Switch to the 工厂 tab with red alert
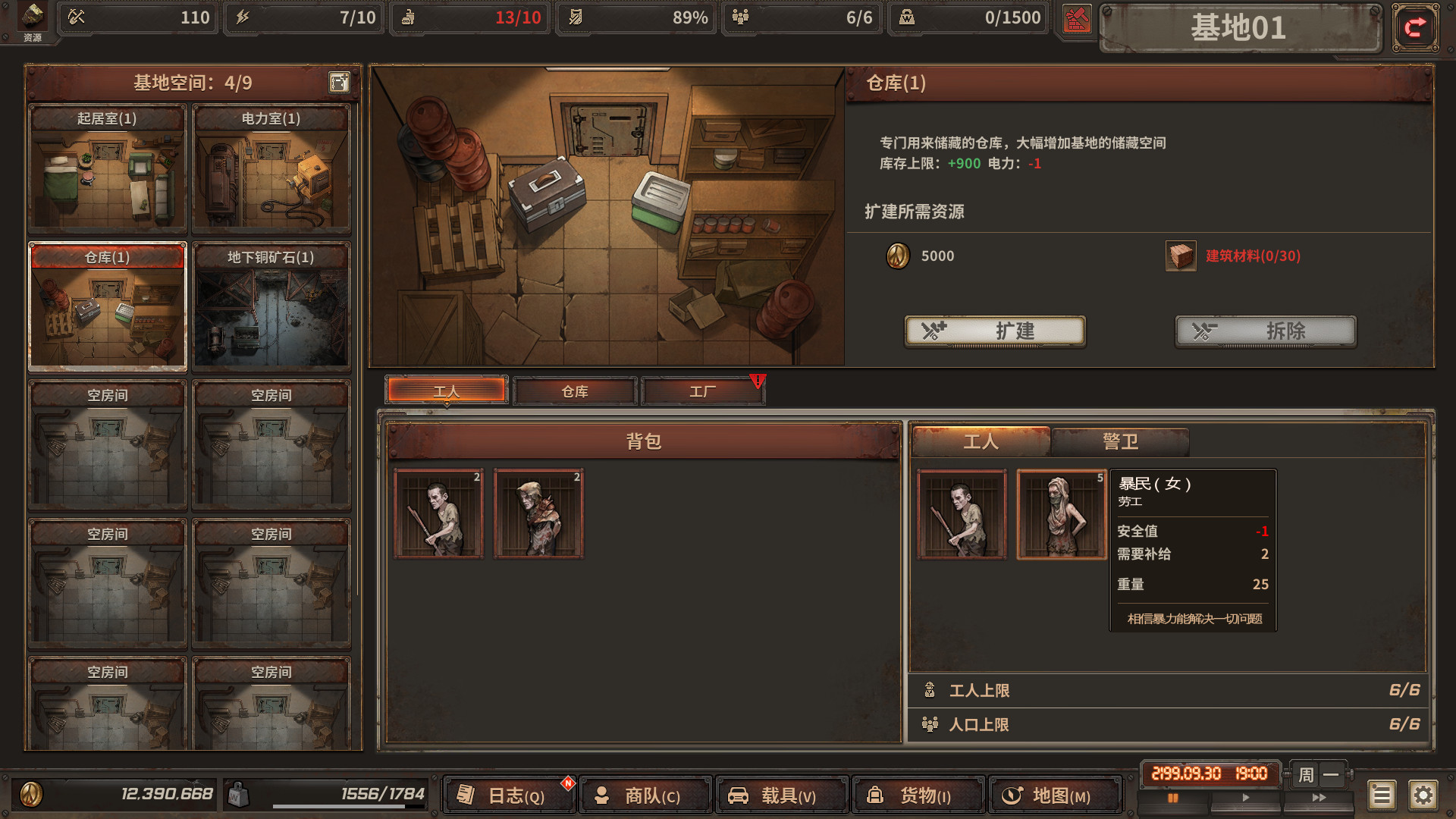The width and height of the screenshot is (1456, 819). (x=701, y=391)
